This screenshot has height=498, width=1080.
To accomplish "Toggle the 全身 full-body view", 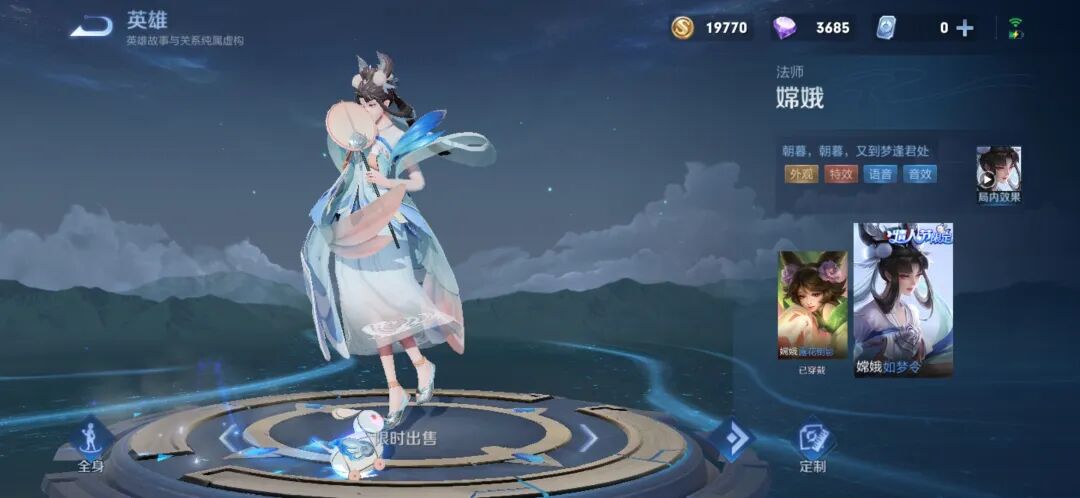I will pyautogui.click(x=91, y=444).
